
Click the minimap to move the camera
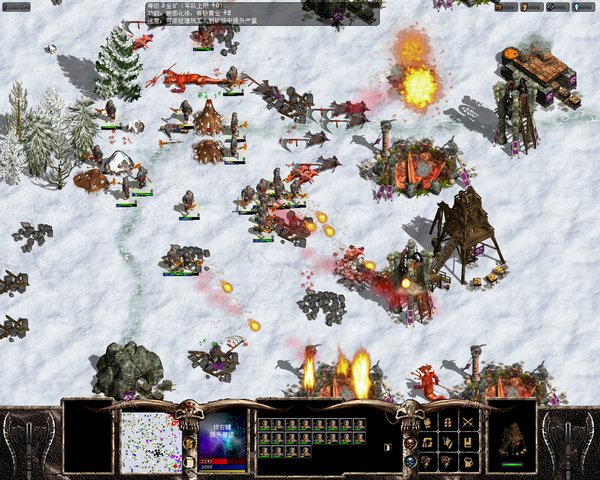(x=151, y=442)
